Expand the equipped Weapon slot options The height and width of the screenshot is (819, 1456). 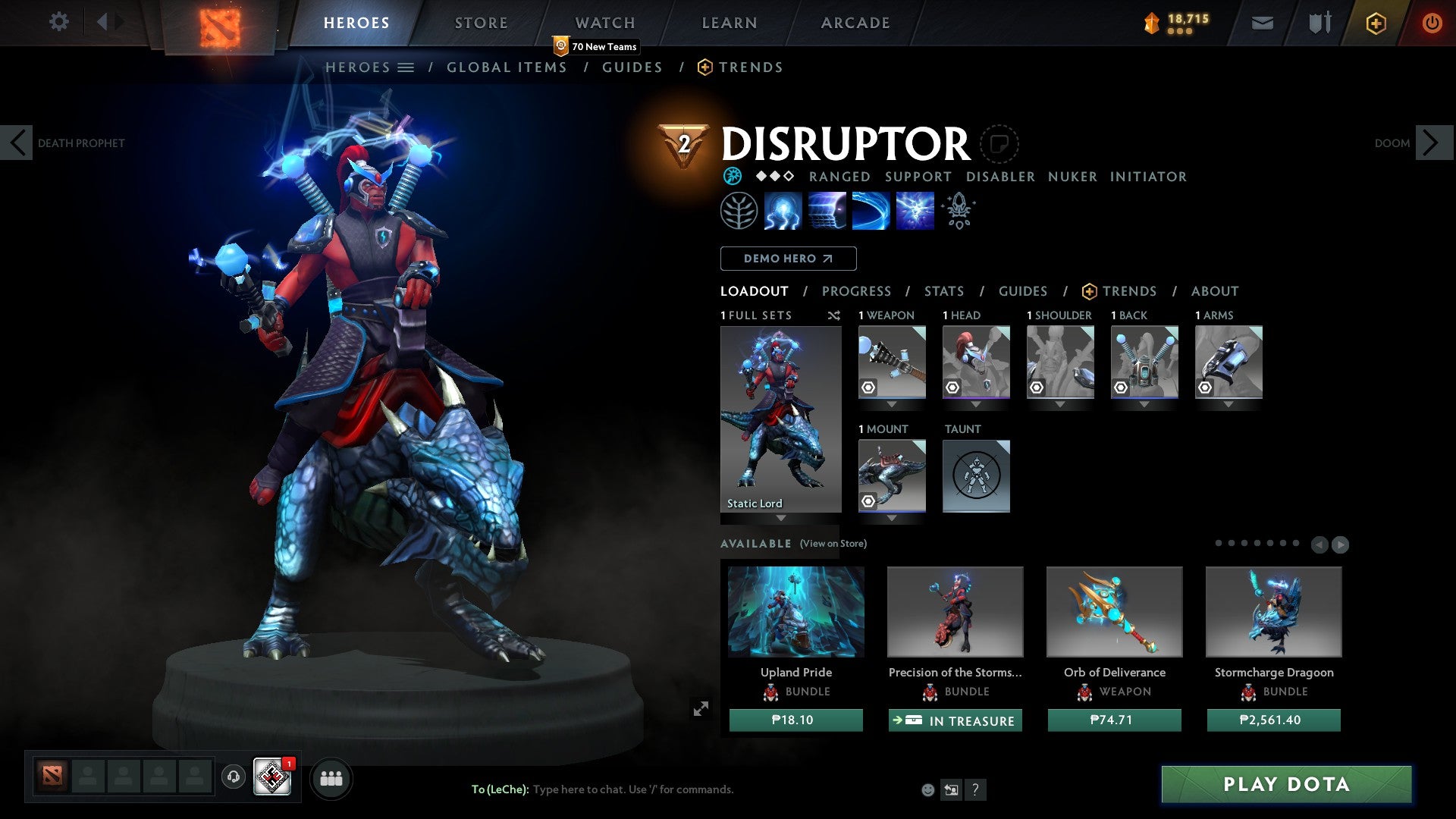click(892, 404)
